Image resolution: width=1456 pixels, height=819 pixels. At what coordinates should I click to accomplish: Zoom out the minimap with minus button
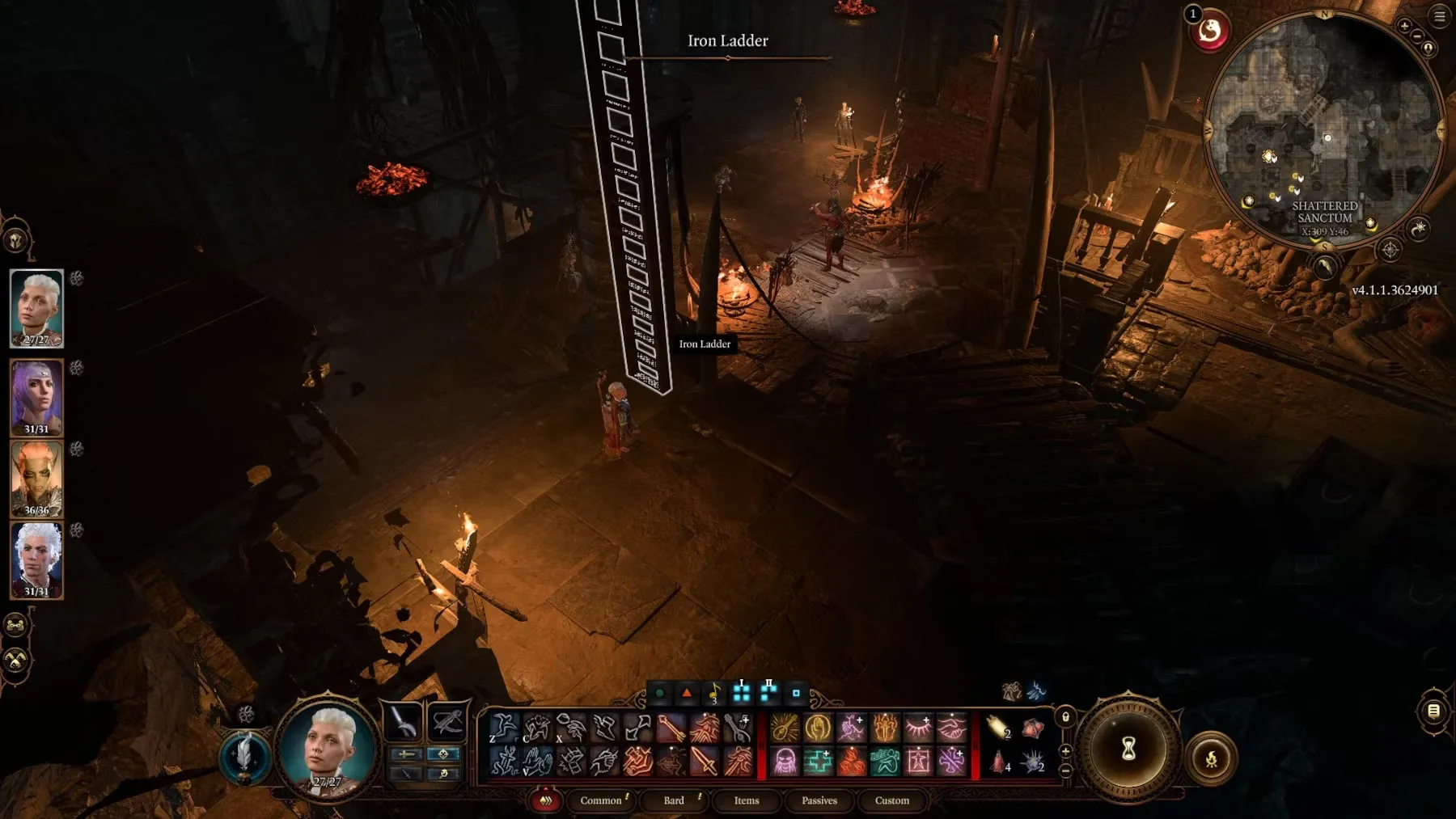pos(1417,36)
